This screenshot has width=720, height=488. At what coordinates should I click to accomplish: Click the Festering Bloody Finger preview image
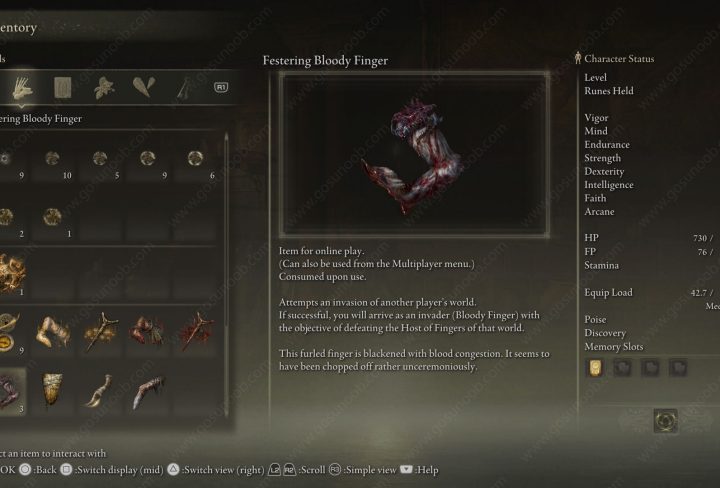[x=413, y=153]
